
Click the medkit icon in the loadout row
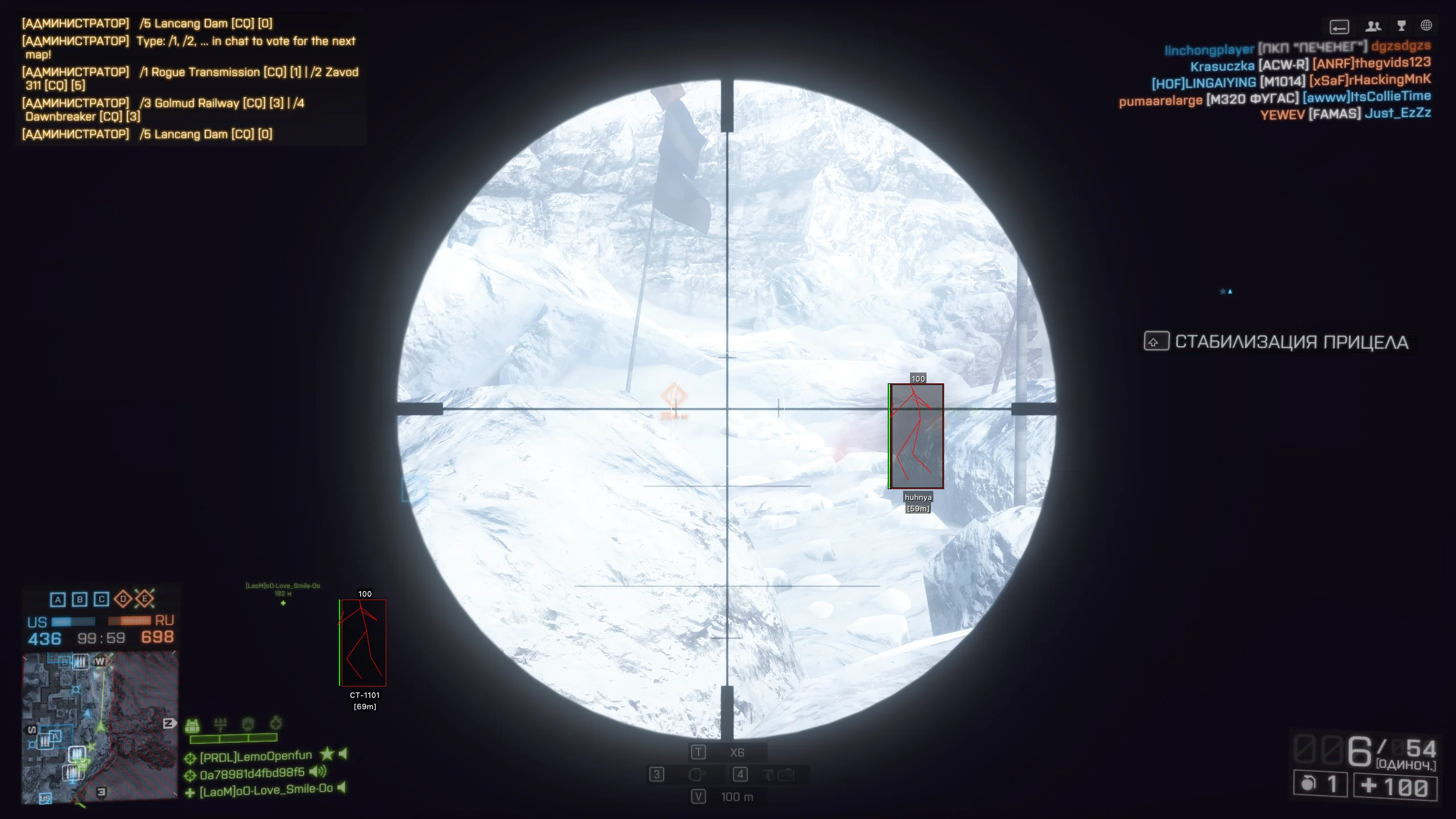tap(276, 723)
